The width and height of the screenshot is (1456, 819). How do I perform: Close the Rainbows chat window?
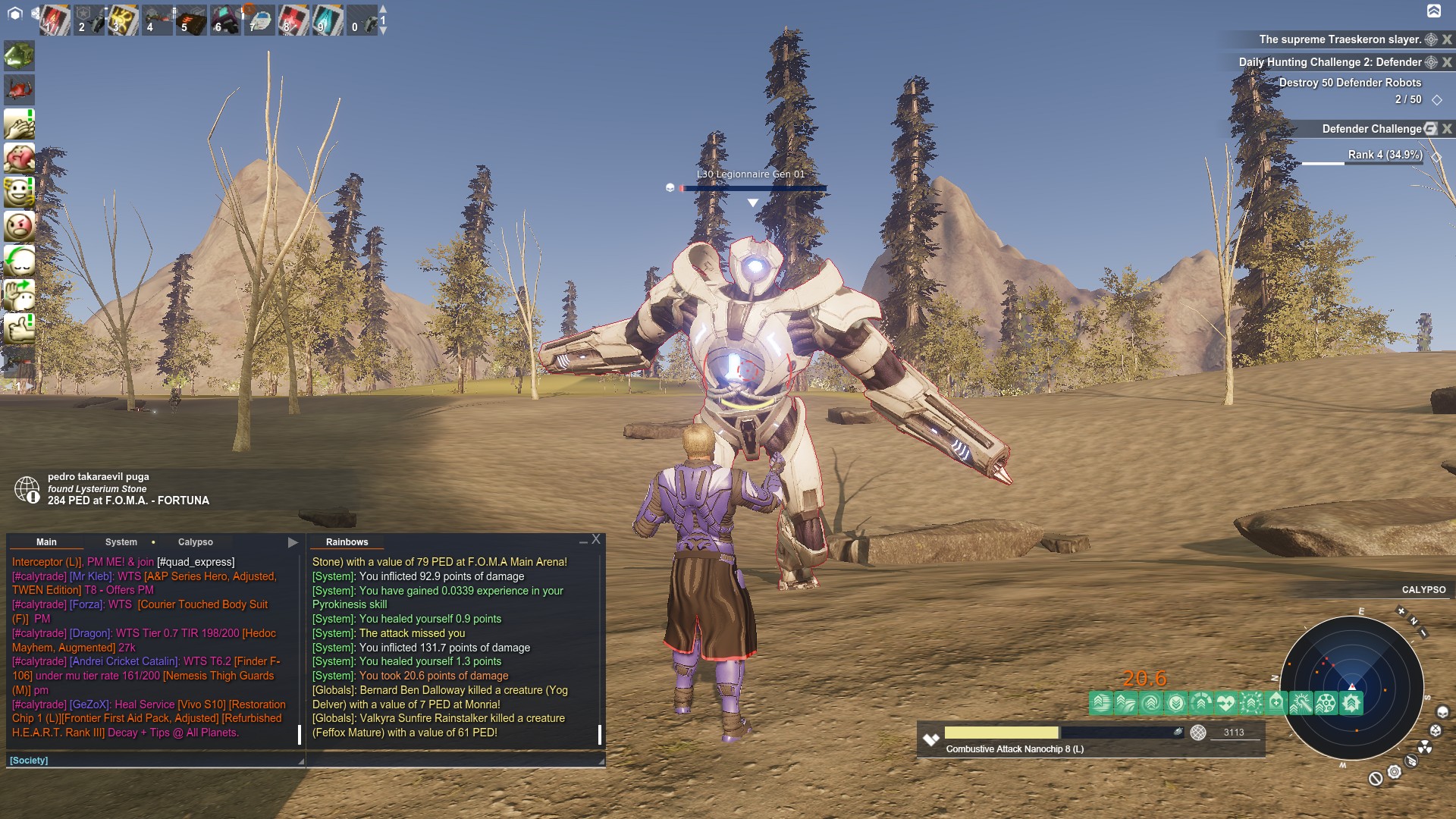coord(596,539)
